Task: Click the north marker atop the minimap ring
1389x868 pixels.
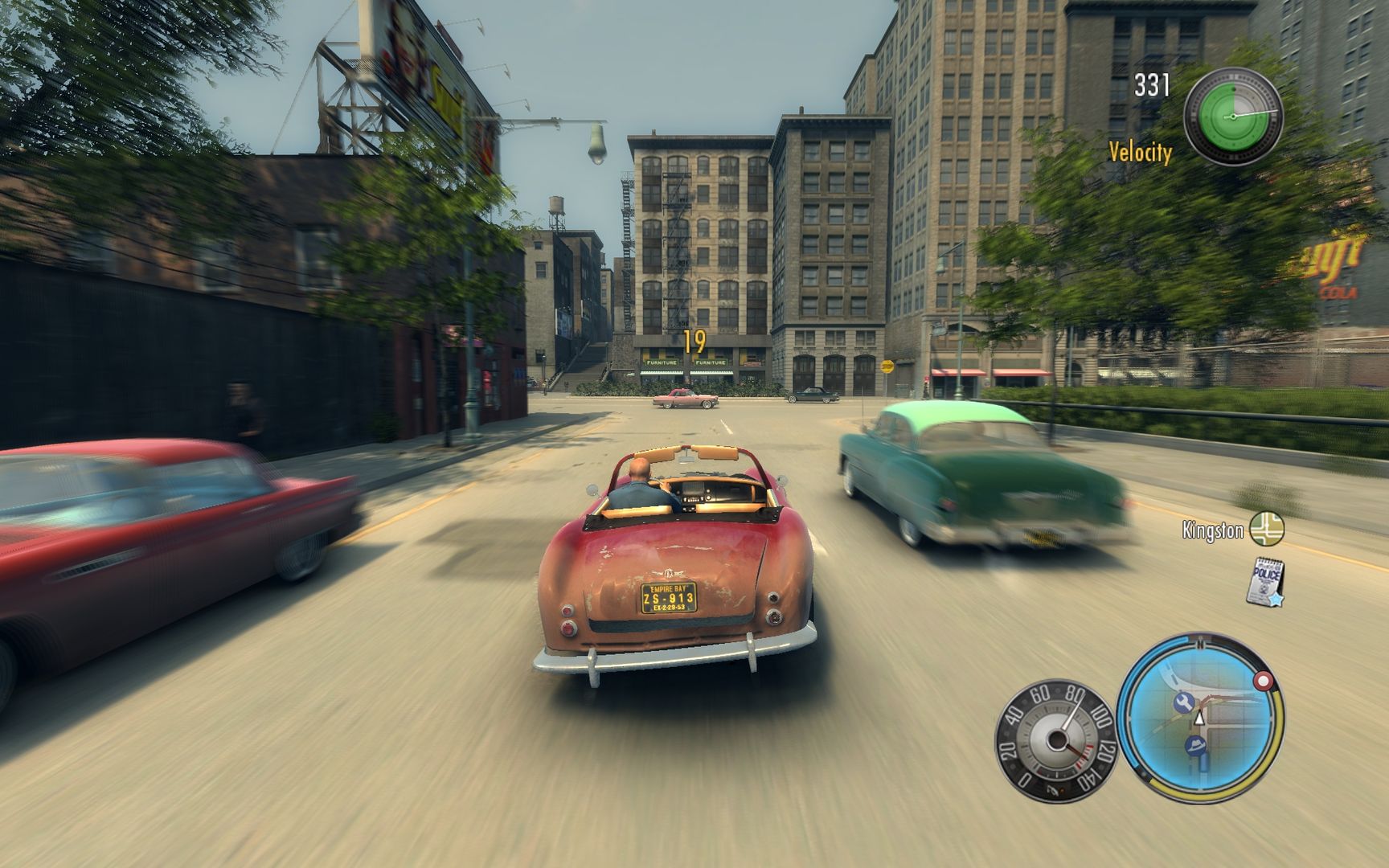Action: click(x=1199, y=643)
